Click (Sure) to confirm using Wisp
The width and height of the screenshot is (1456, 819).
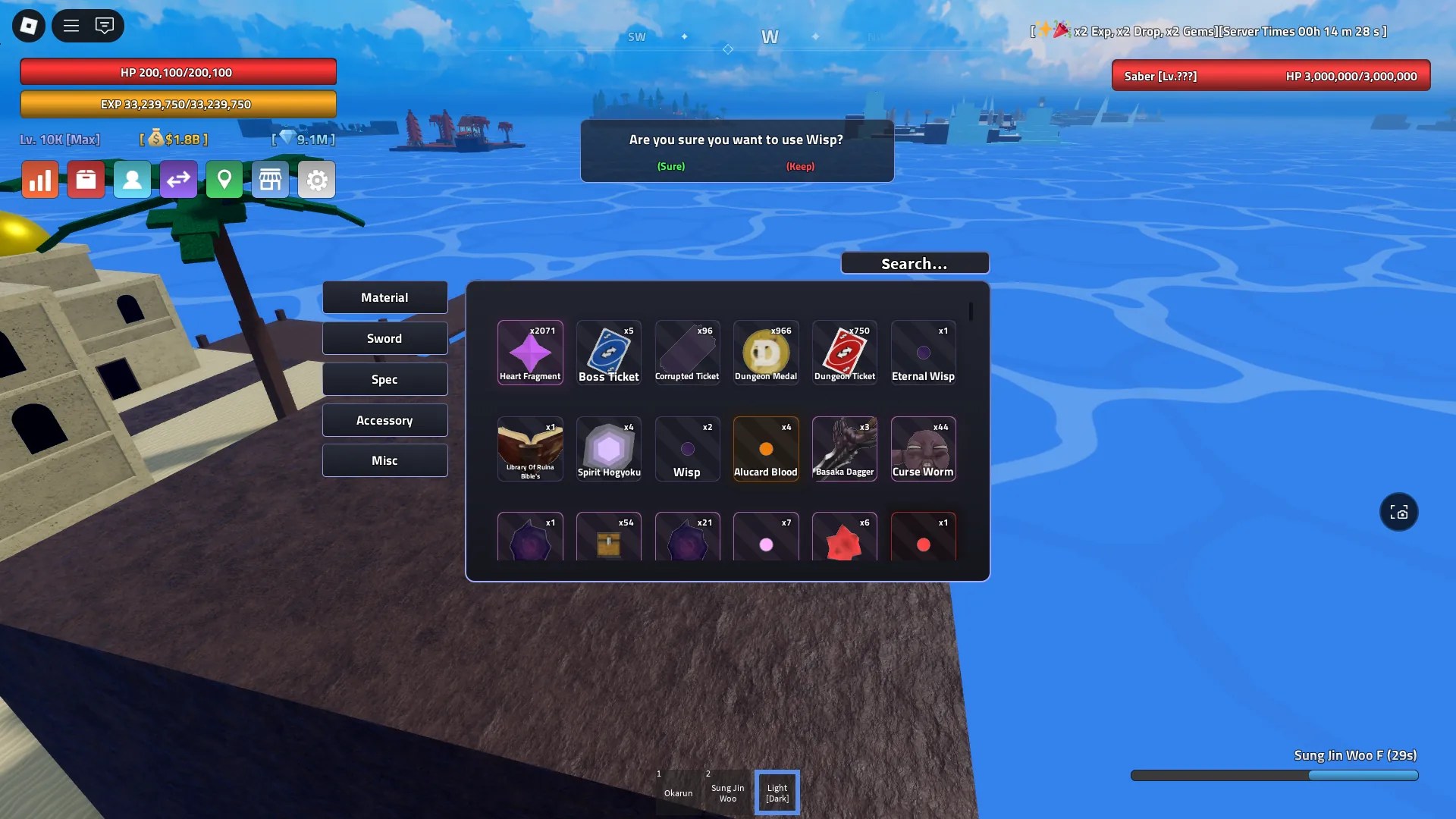[x=670, y=166]
